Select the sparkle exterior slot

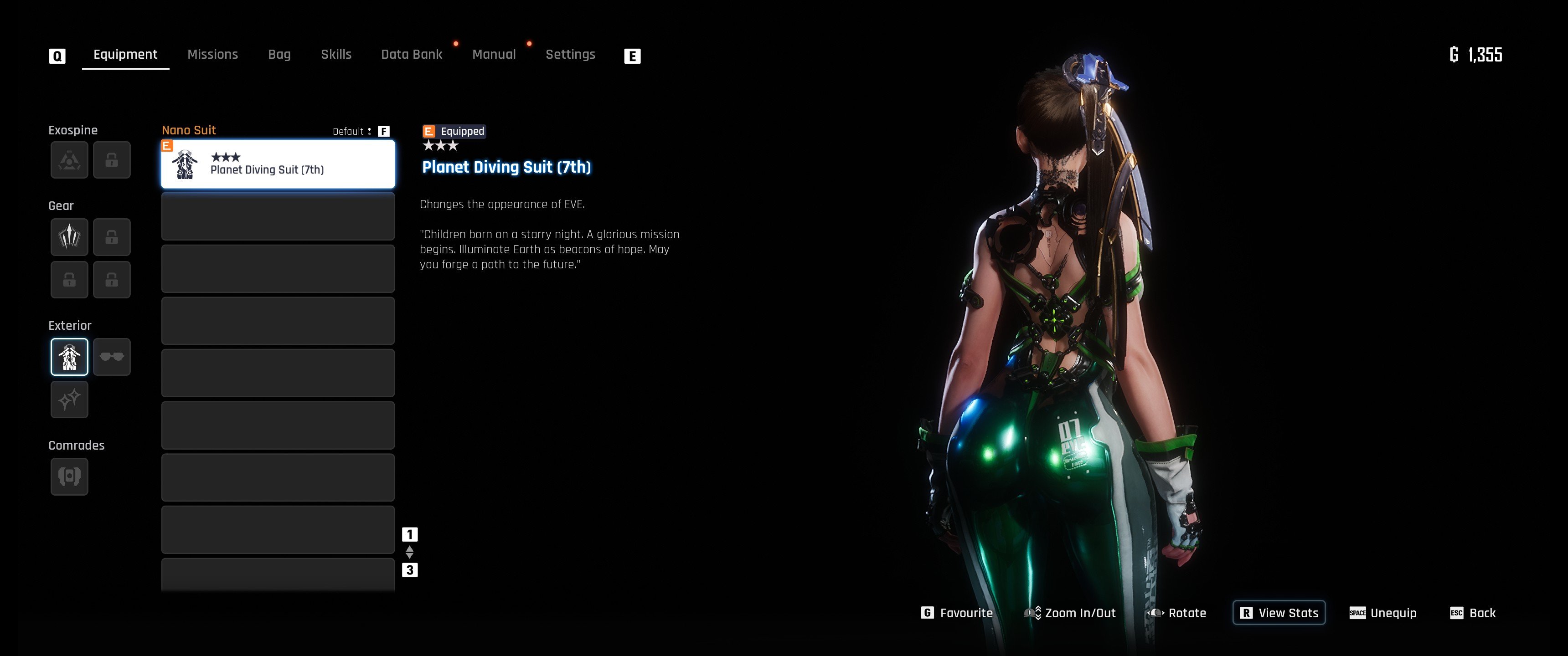click(69, 400)
